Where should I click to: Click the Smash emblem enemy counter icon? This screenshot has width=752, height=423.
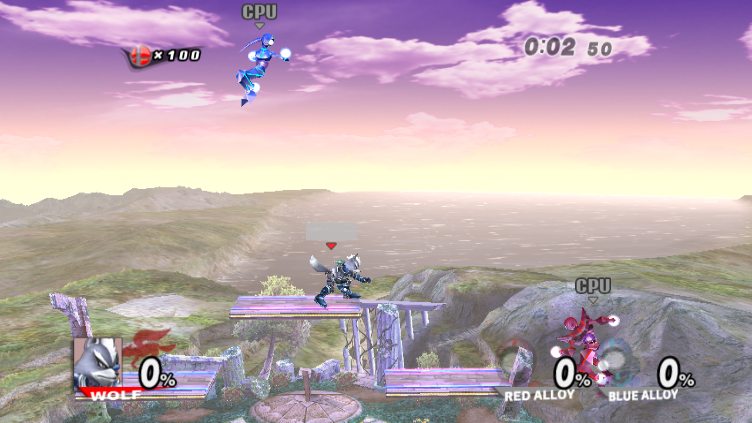(x=138, y=55)
